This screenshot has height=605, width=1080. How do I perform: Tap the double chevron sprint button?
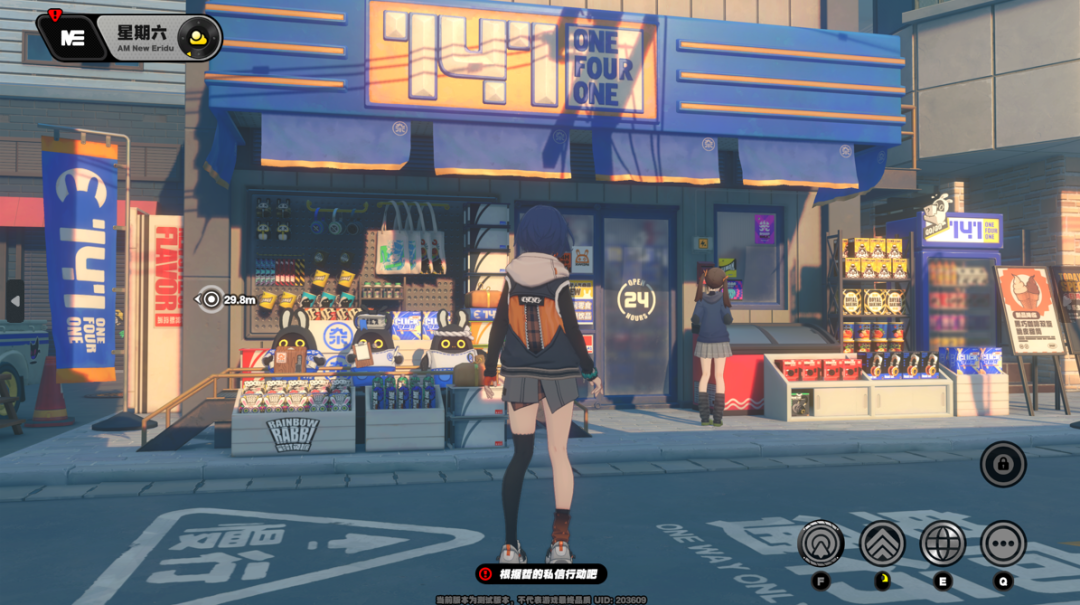pyautogui.click(x=882, y=543)
